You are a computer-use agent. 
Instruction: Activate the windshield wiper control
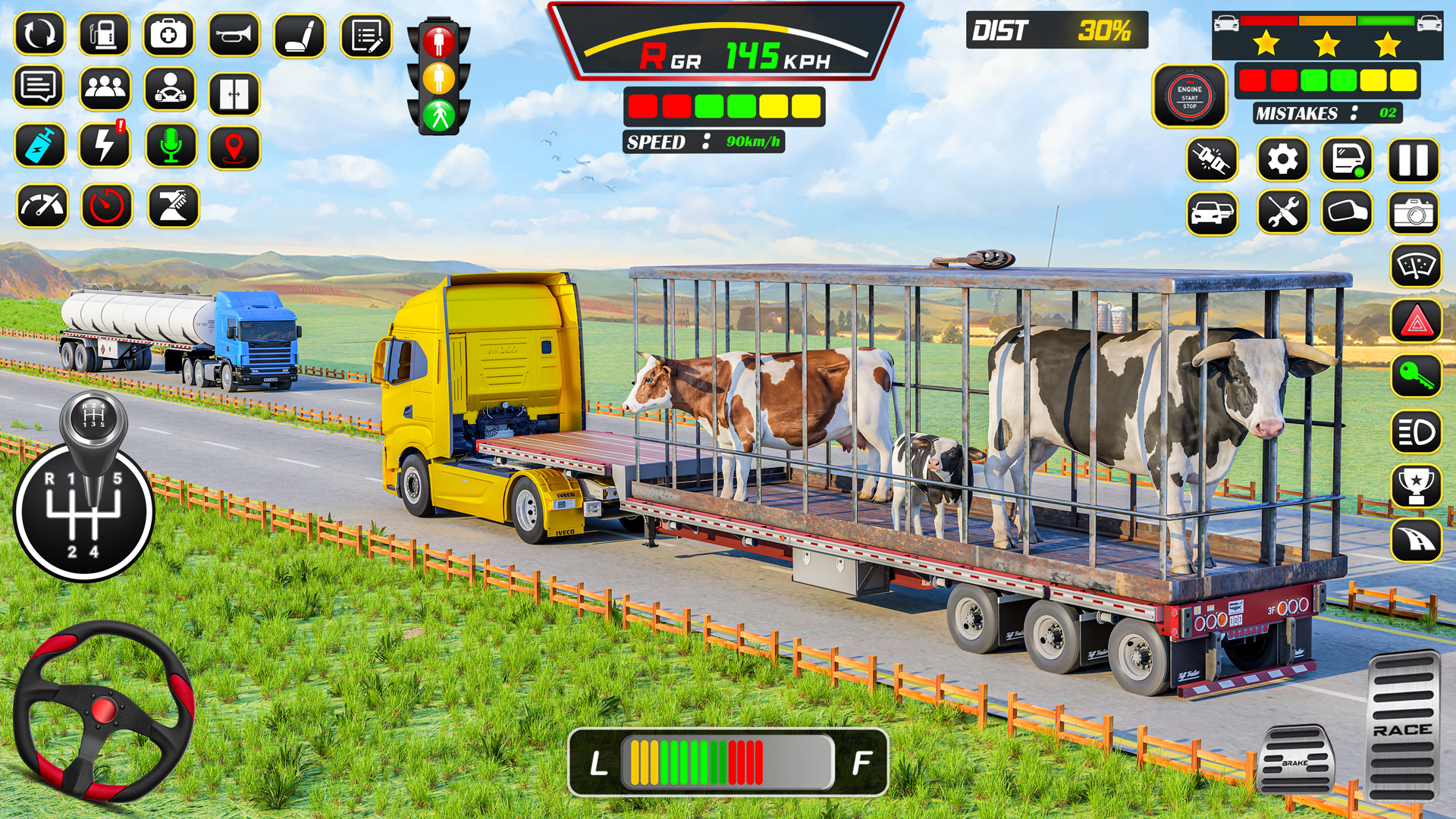pos(1416,266)
